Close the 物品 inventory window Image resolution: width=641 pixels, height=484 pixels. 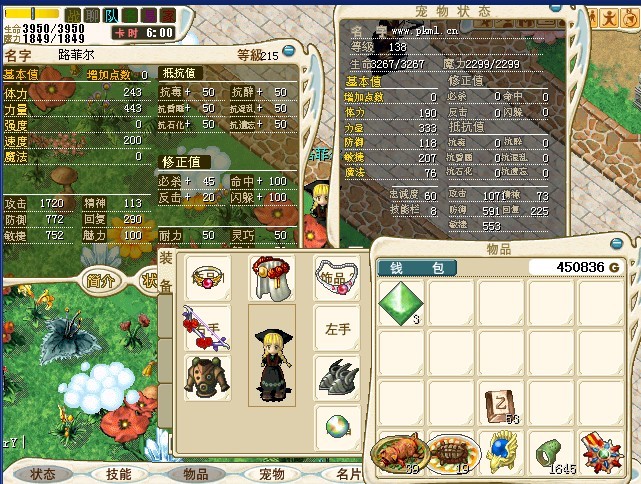click(x=624, y=246)
